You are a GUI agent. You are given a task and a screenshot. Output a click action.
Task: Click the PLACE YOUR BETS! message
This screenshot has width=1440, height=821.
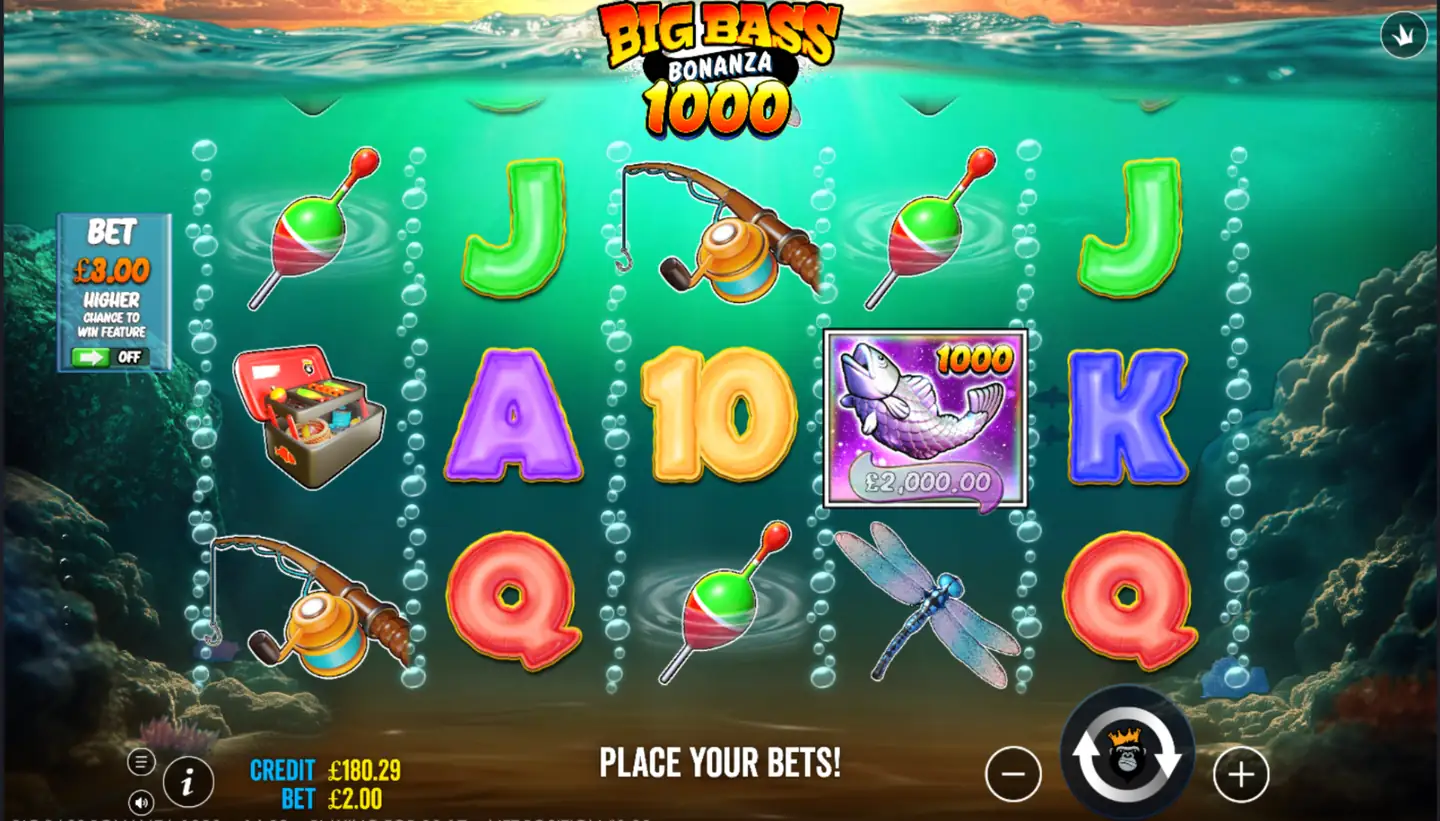coord(720,764)
